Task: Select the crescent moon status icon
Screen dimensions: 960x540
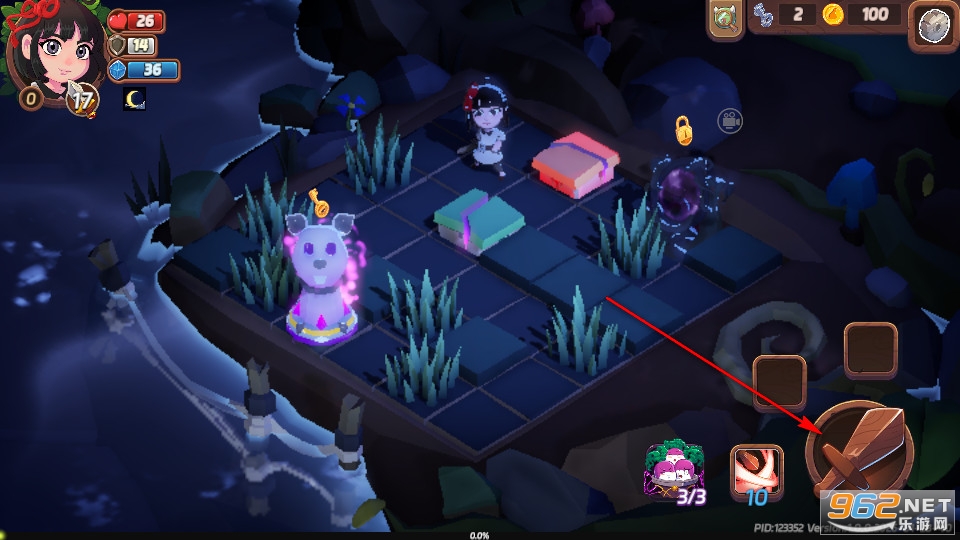Action: [134, 99]
